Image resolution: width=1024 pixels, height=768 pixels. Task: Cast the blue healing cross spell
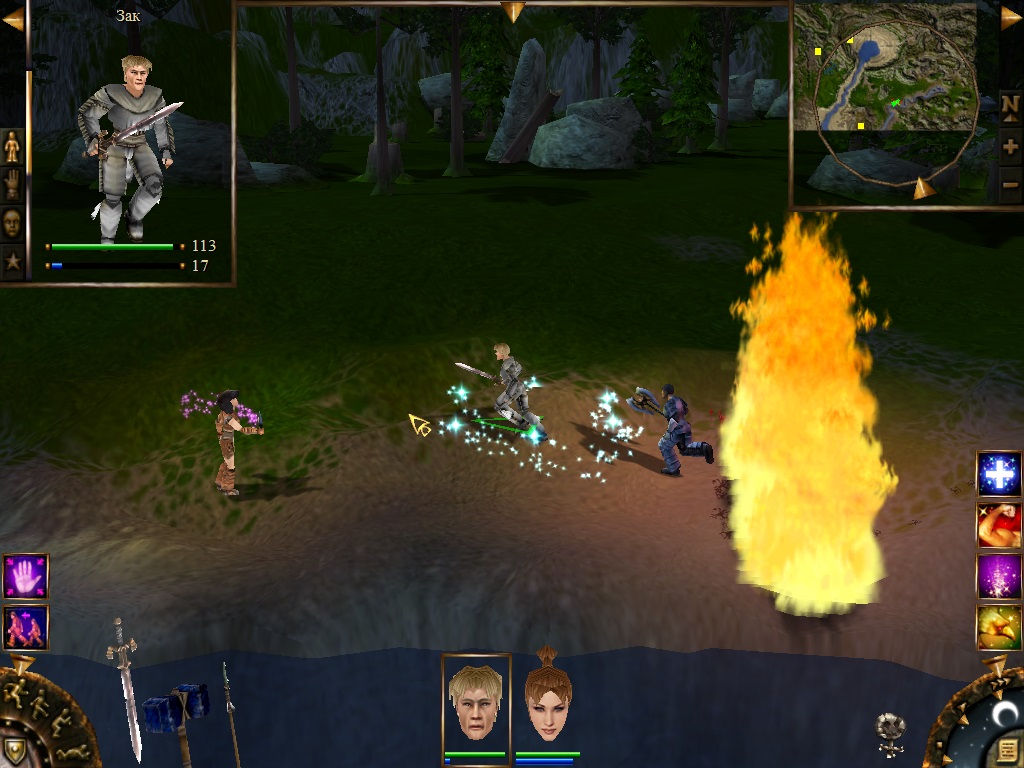999,474
